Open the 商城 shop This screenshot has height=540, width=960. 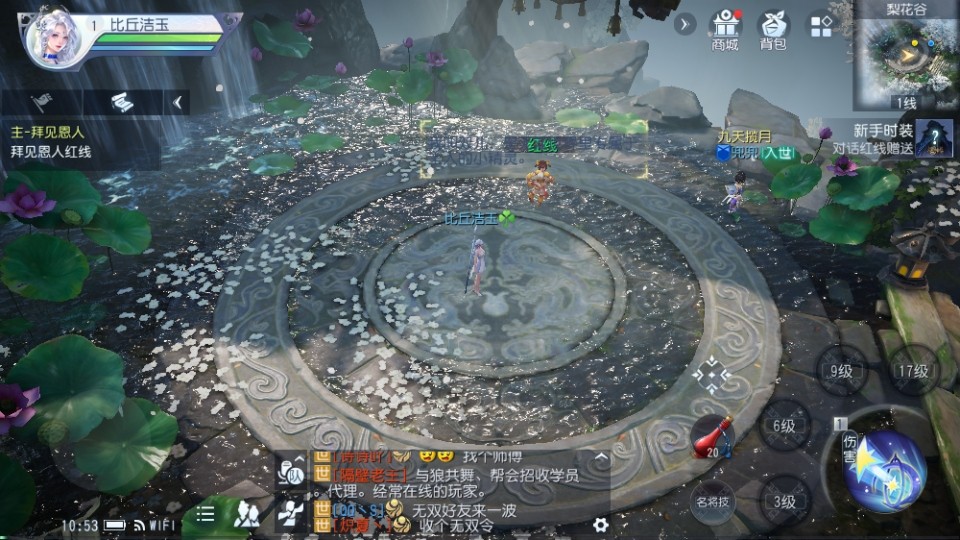pos(724,30)
